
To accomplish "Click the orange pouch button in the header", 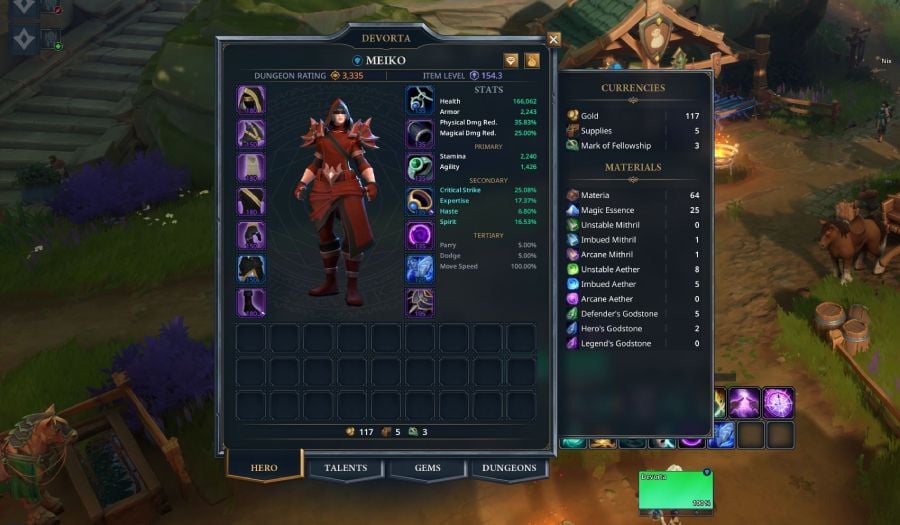I will (533, 61).
